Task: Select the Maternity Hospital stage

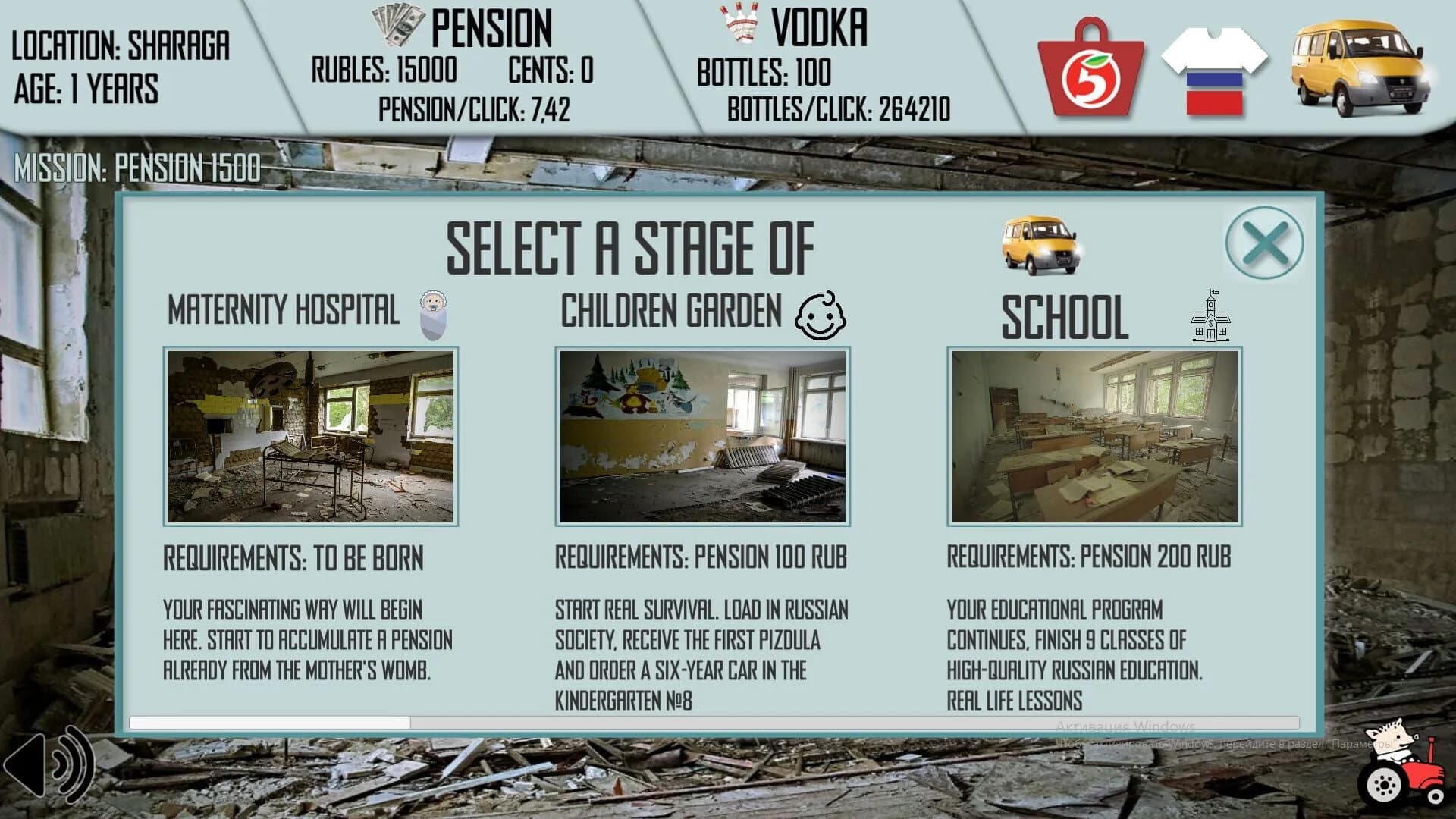Action: coord(310,437)
